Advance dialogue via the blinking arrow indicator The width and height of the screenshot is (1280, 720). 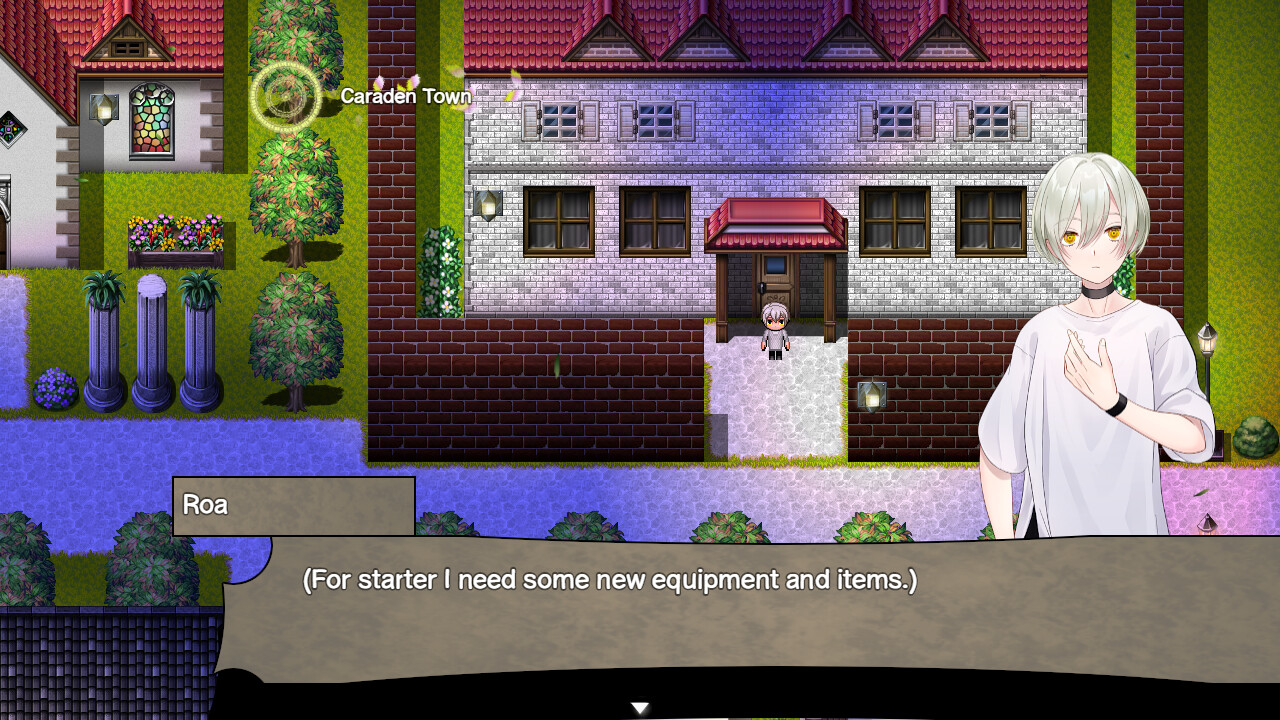[638, 705]
